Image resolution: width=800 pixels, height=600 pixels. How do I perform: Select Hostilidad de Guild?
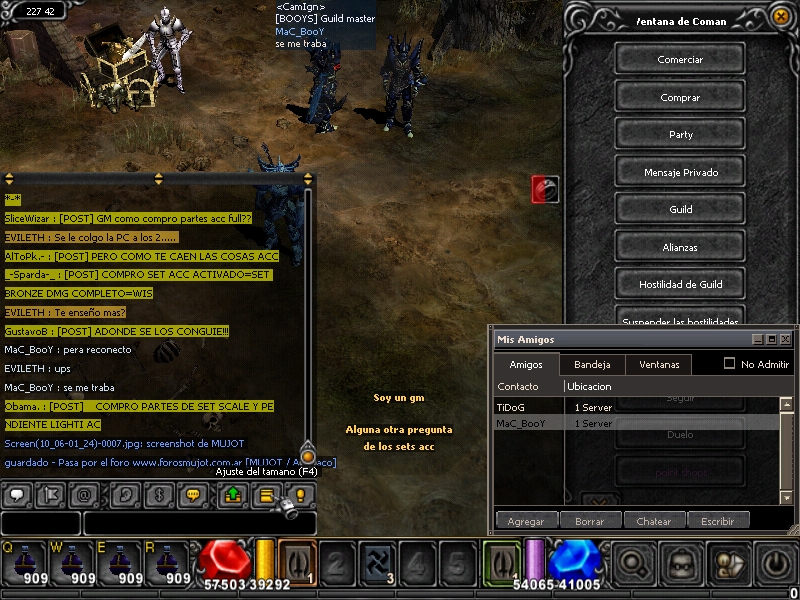[x=680, y=284]
